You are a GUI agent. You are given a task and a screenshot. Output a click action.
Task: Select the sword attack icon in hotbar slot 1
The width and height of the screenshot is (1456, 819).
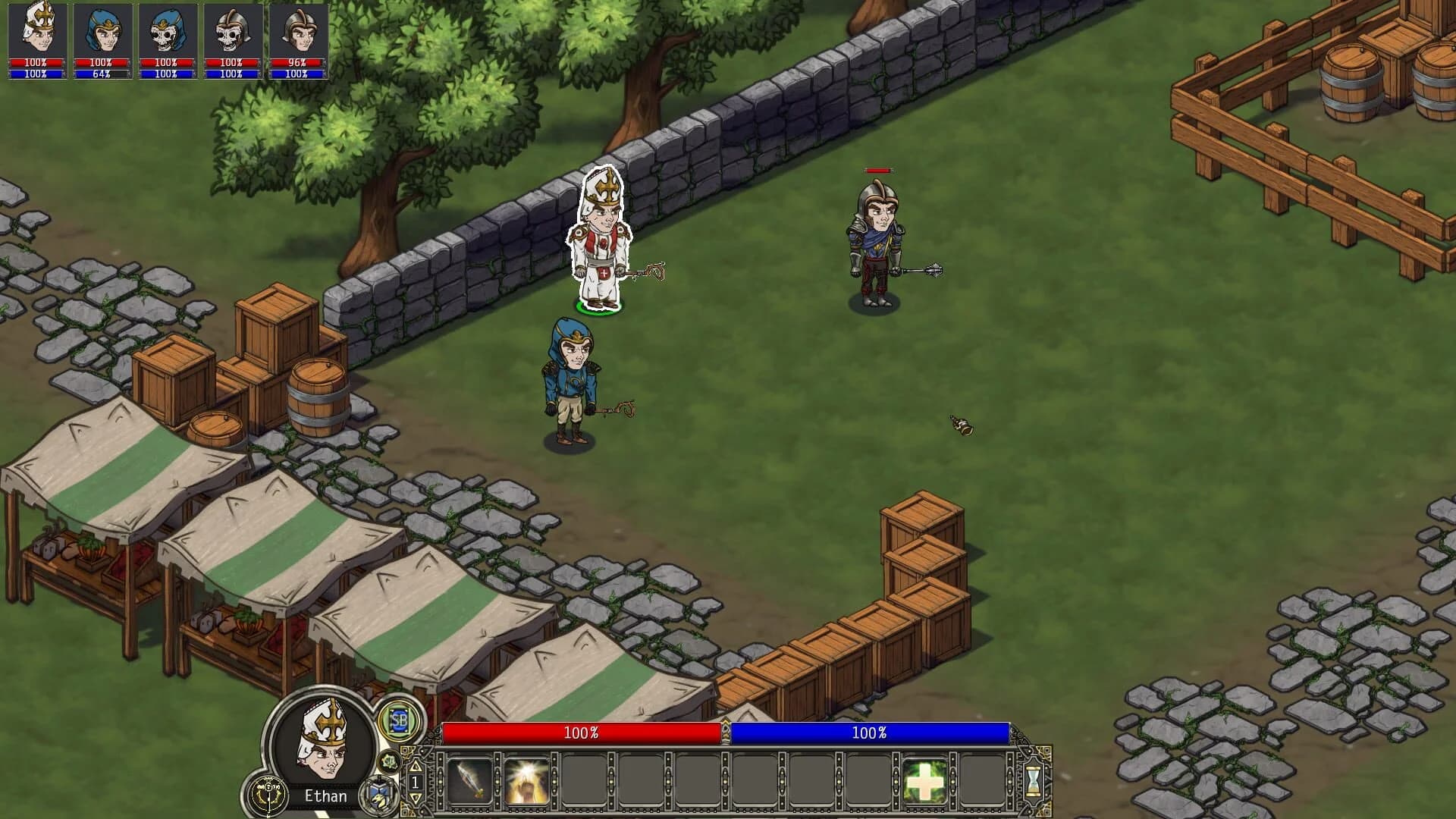[x=468, y=783]
